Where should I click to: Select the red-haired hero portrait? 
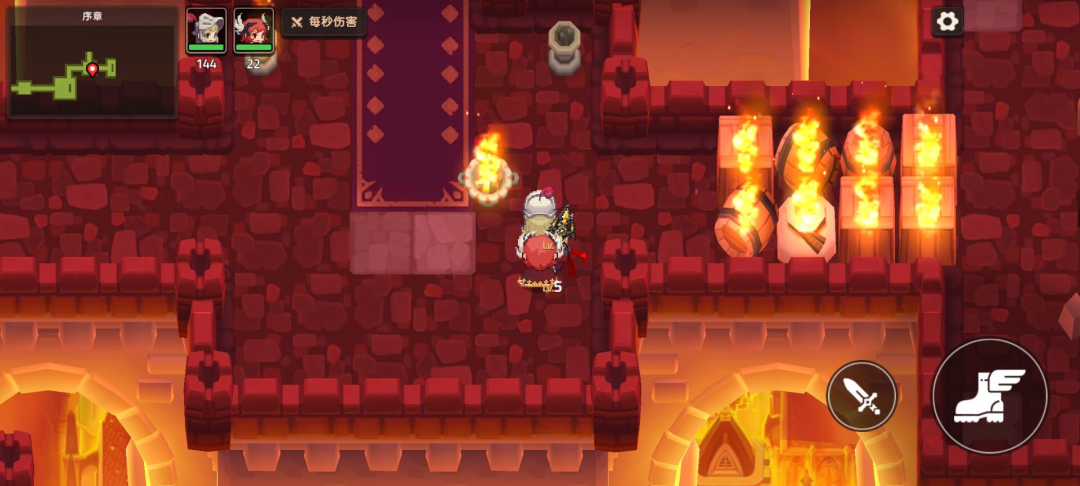pos(253,30)
